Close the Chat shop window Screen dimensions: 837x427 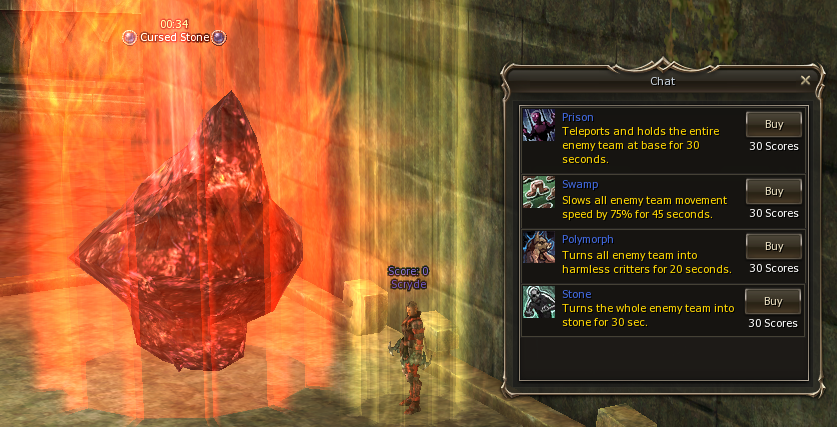point(806,80)
